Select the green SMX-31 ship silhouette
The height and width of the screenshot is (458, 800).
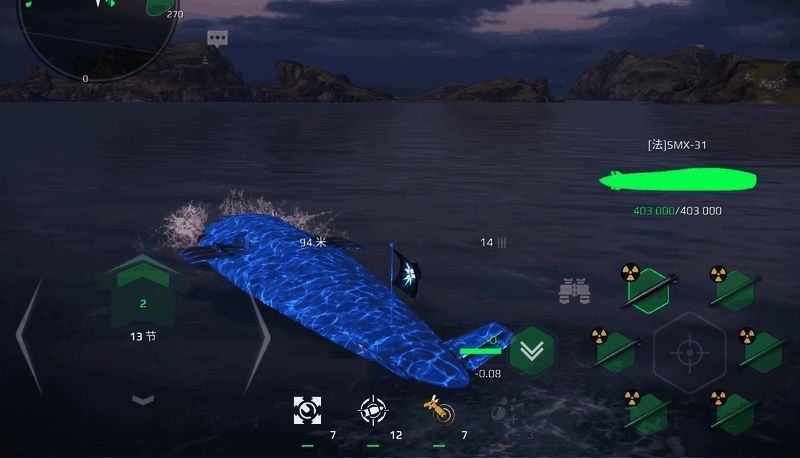tap(678, 180)
